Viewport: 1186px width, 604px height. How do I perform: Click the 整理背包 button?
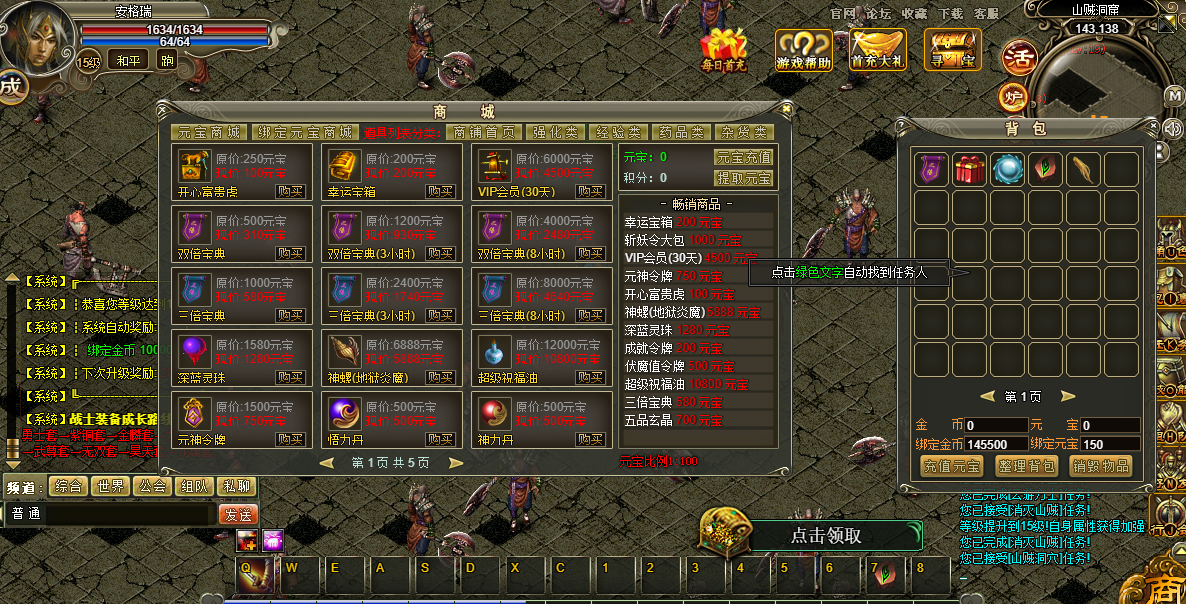(x=1028, y=466)
